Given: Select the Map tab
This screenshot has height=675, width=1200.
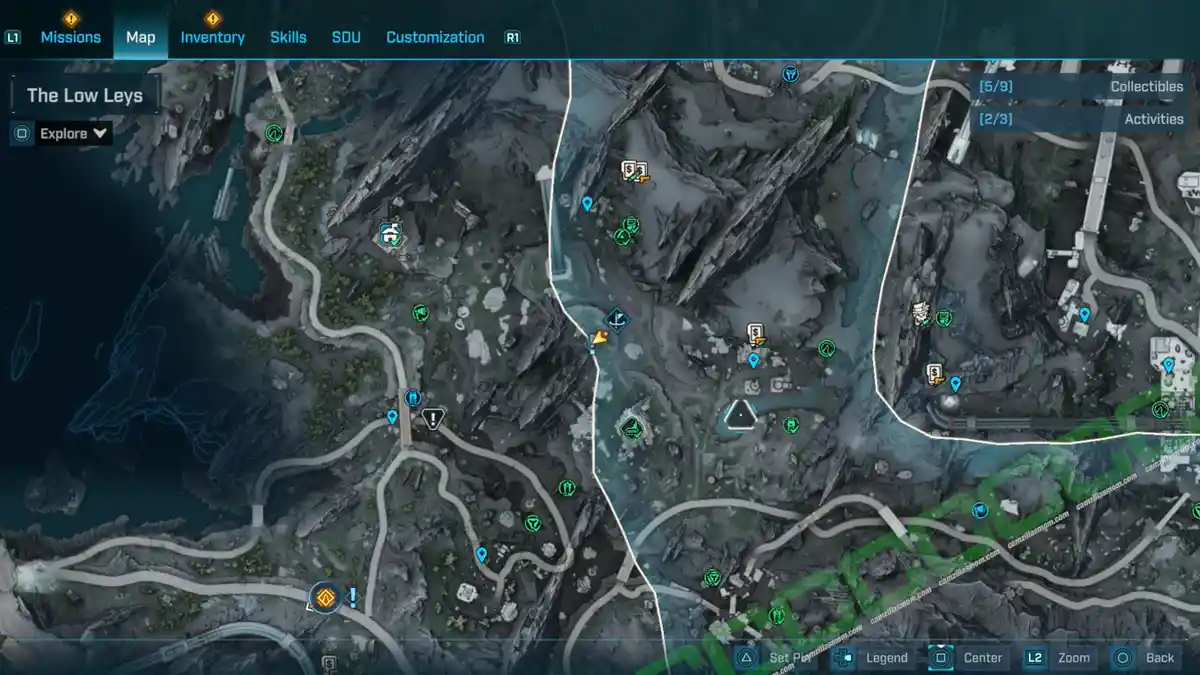Looking at the screenshot, I should (x=140, y=37).
